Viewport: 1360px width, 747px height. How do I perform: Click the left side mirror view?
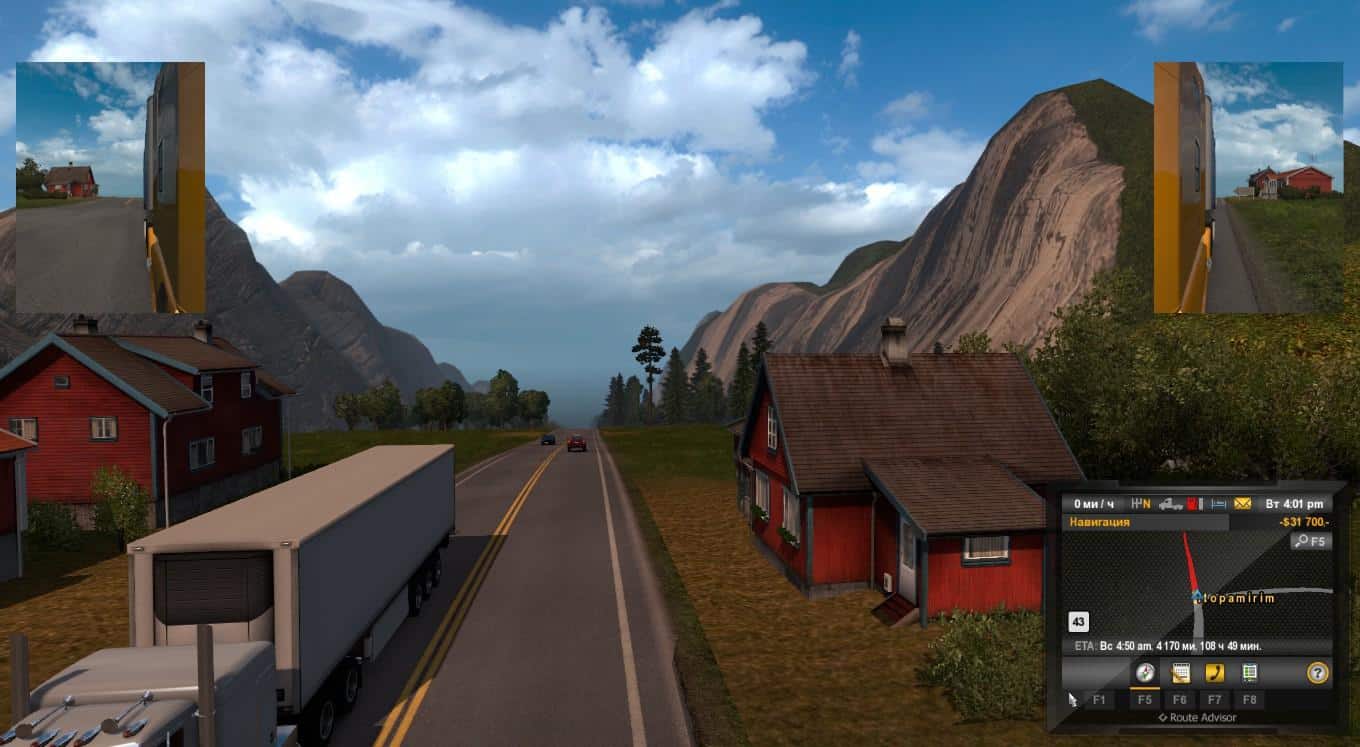click(110, 187)
